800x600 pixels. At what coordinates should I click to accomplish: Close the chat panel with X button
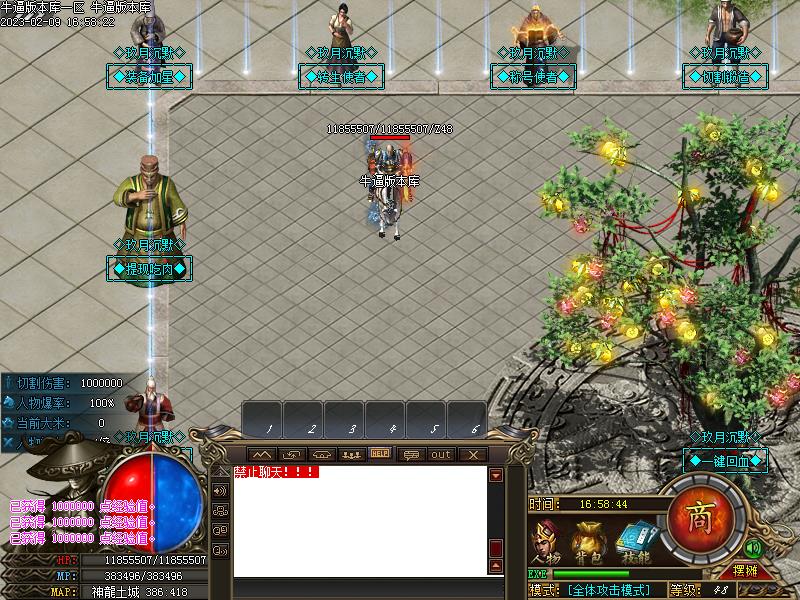[x=472, y=454]
